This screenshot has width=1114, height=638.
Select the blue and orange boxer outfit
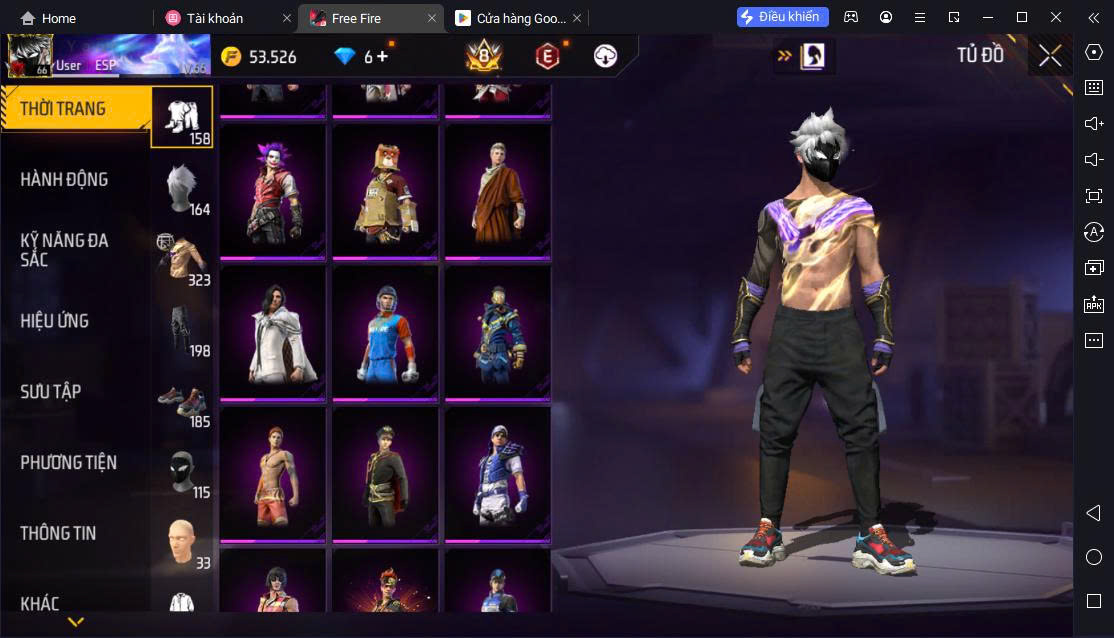pyautogui.click(x=385, y=332)
